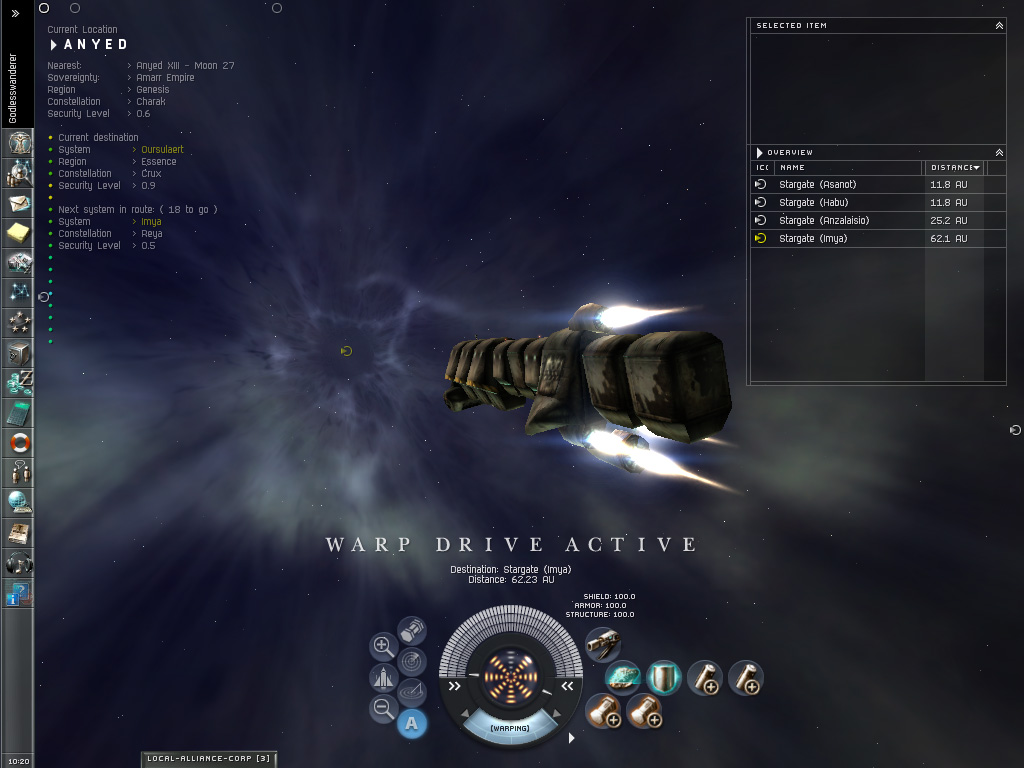The width and height of the screenshot is (1024, 768).
Task: Open the mail envelope icon in sidebar
Action: pos(19,204)
